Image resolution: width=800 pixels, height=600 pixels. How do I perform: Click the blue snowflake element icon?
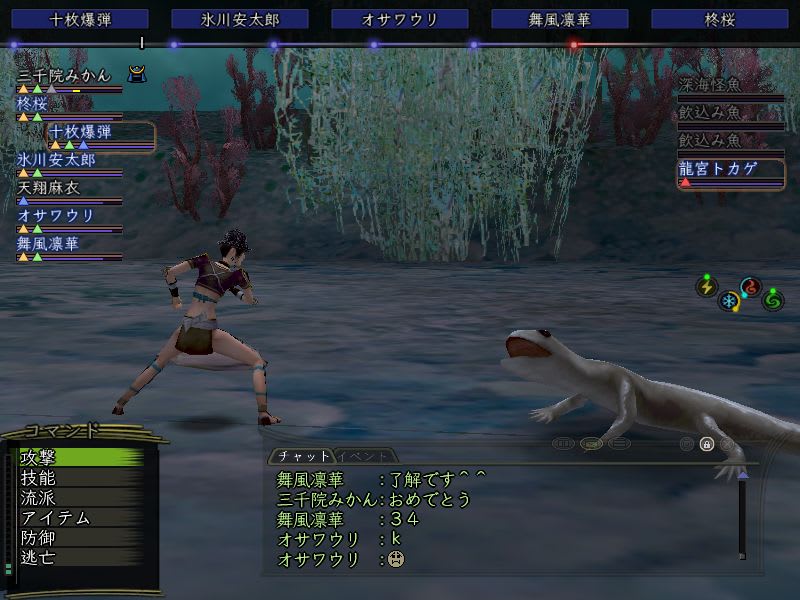[x=731, y=301]
